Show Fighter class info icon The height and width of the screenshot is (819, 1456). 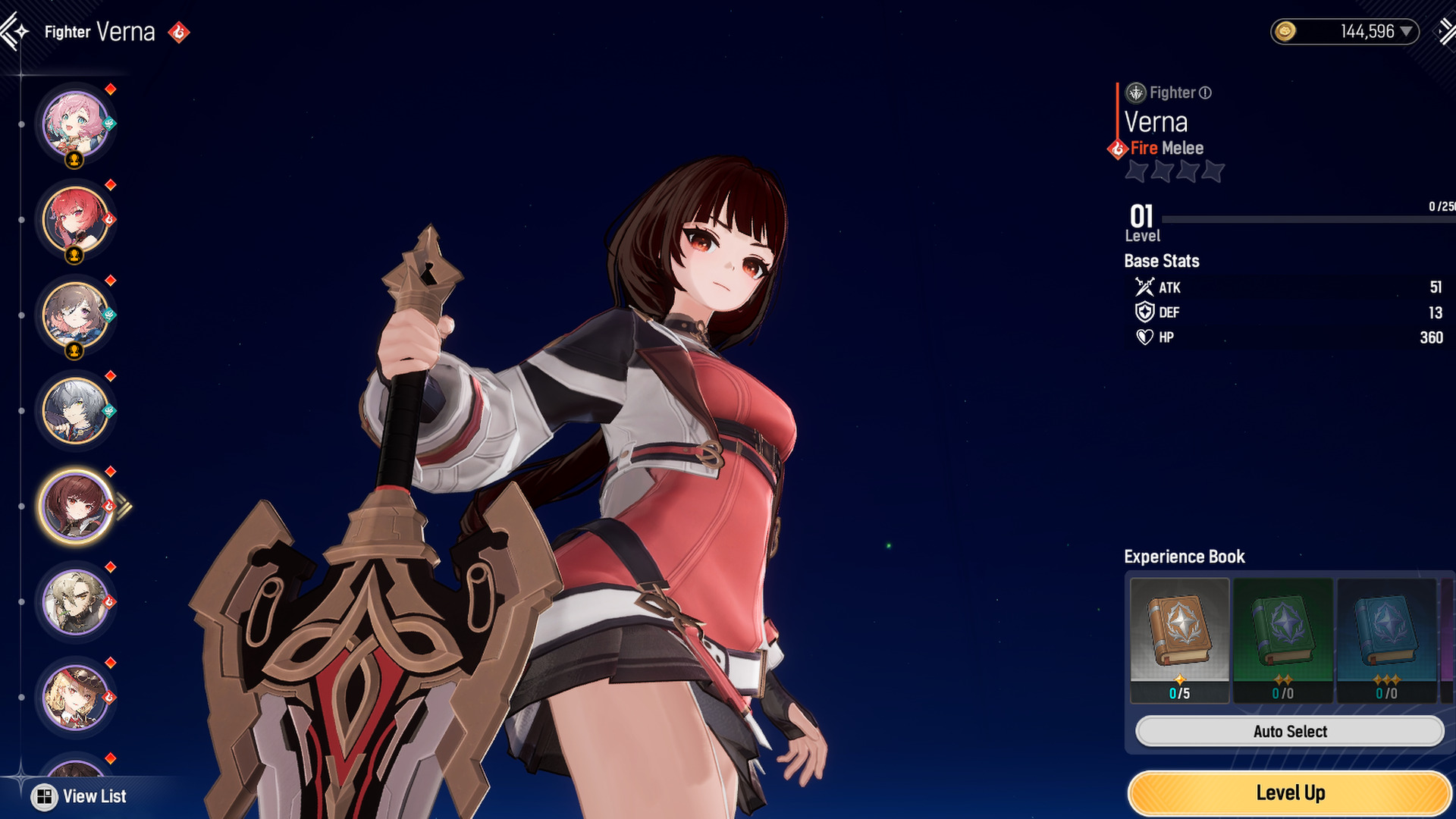1205,93
